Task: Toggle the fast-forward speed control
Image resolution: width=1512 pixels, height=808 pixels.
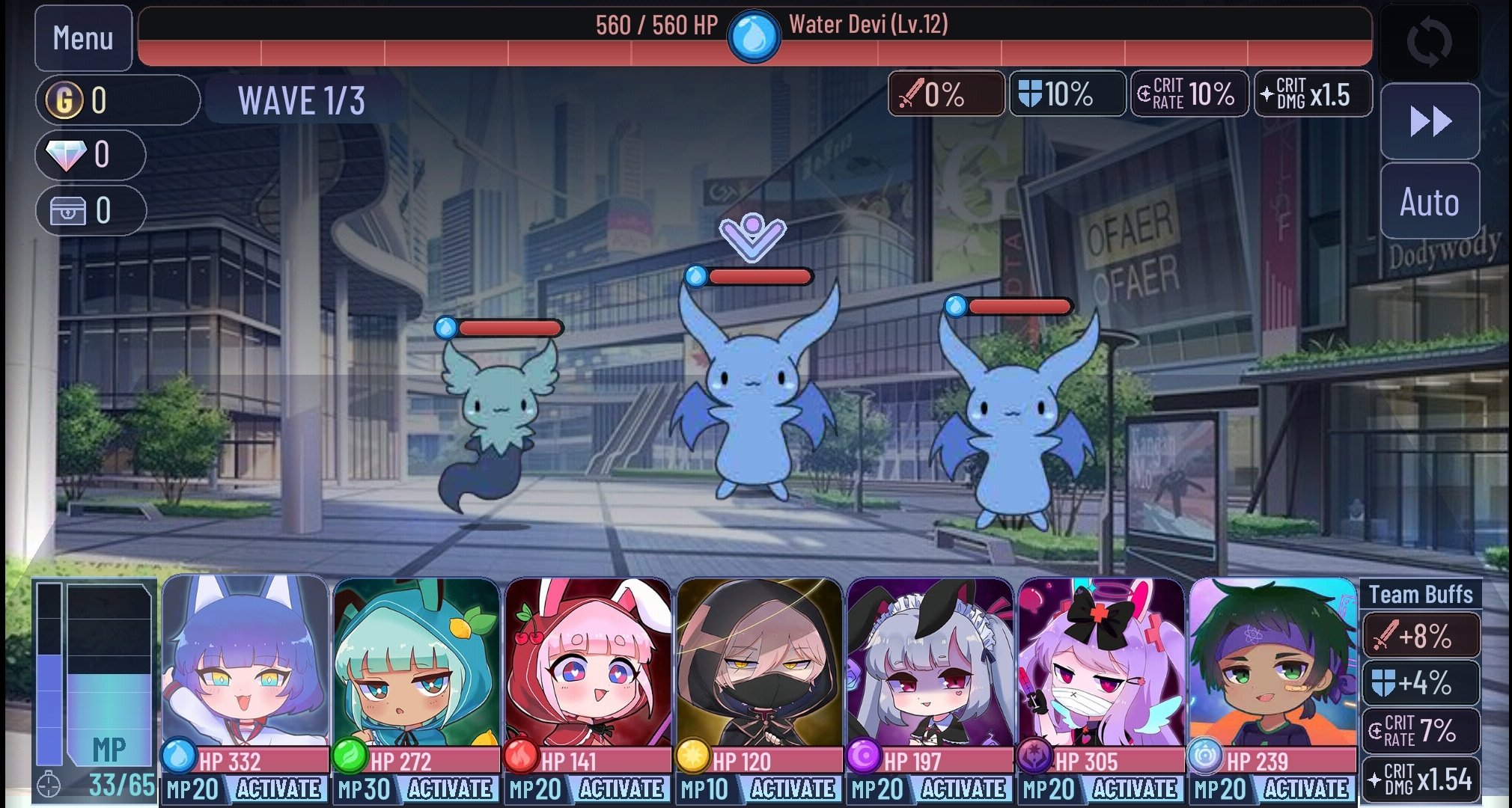Action: 1430,120
